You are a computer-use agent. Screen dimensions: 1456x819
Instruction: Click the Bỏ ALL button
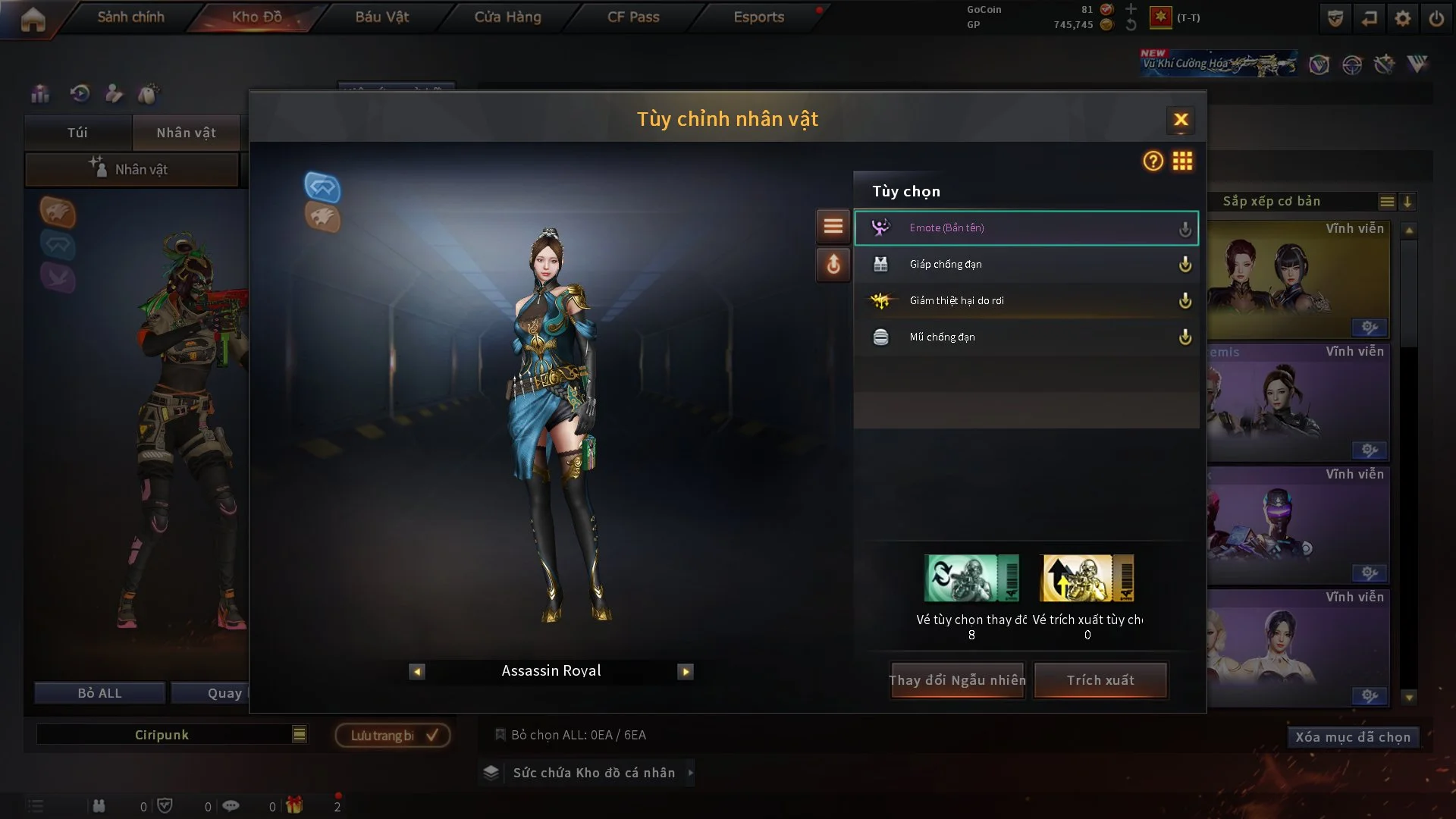click(99, 693)
